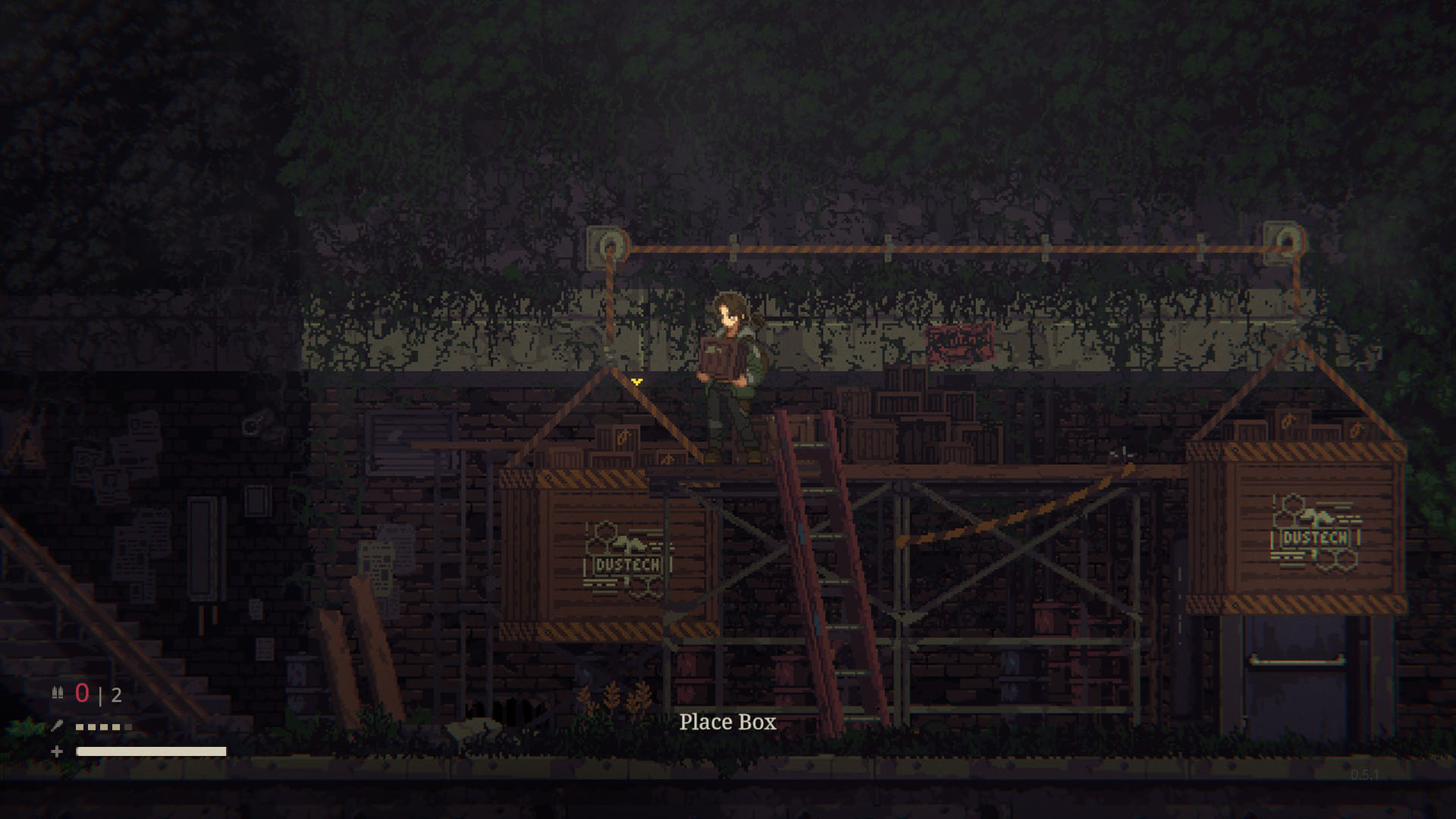
Task: Select the melee weapon knife icon
Action: [x=58, y=726]
